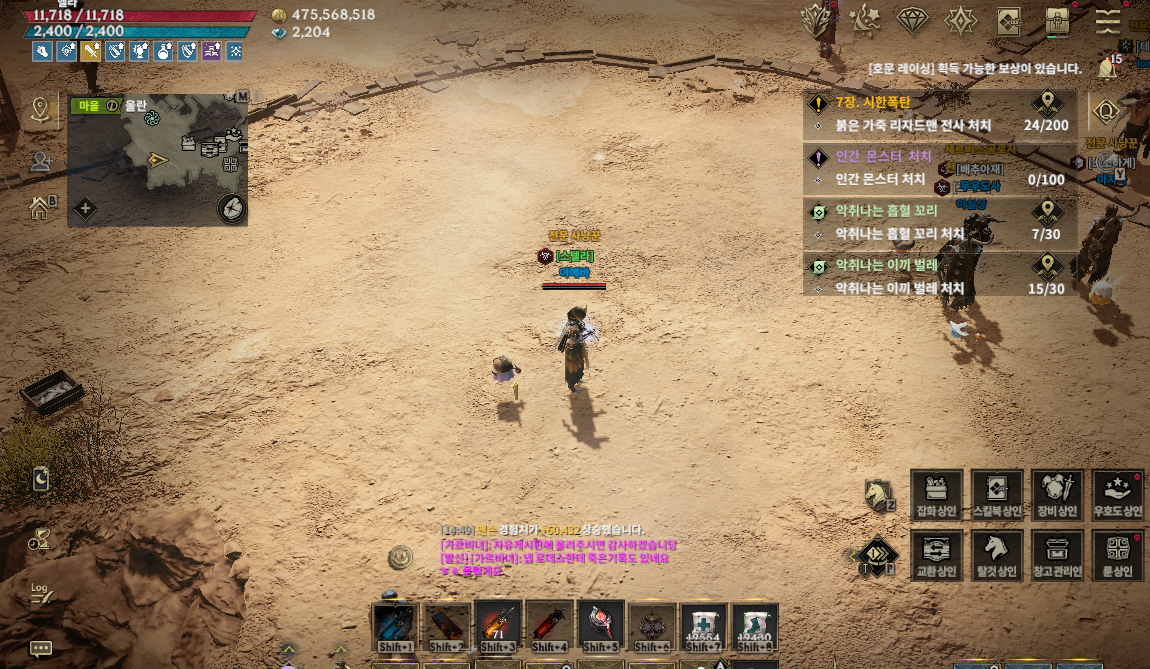Open the 탈것 상인 mount merchant
This screenshot has width=1150, height=669.
997,555
